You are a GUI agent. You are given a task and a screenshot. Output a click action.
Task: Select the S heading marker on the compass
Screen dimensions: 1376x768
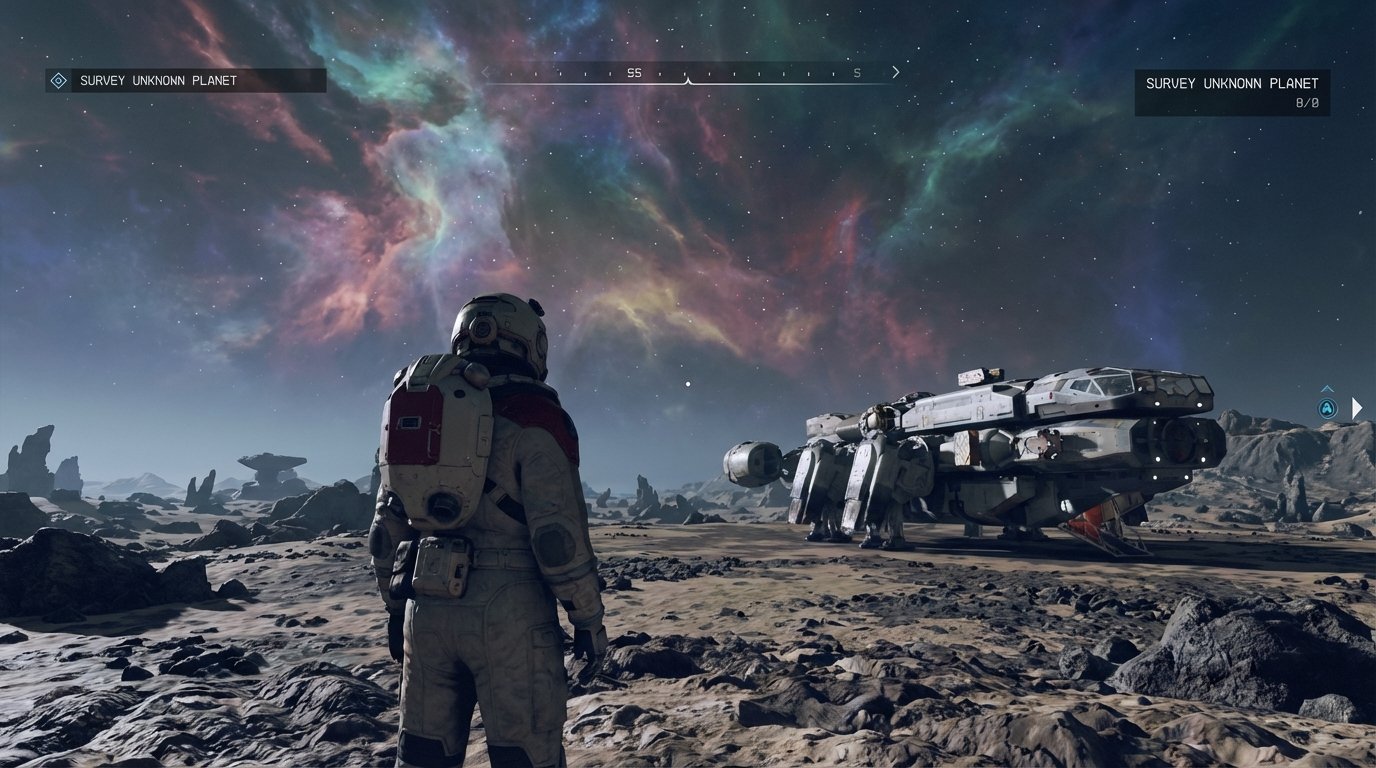coord(857,72)
